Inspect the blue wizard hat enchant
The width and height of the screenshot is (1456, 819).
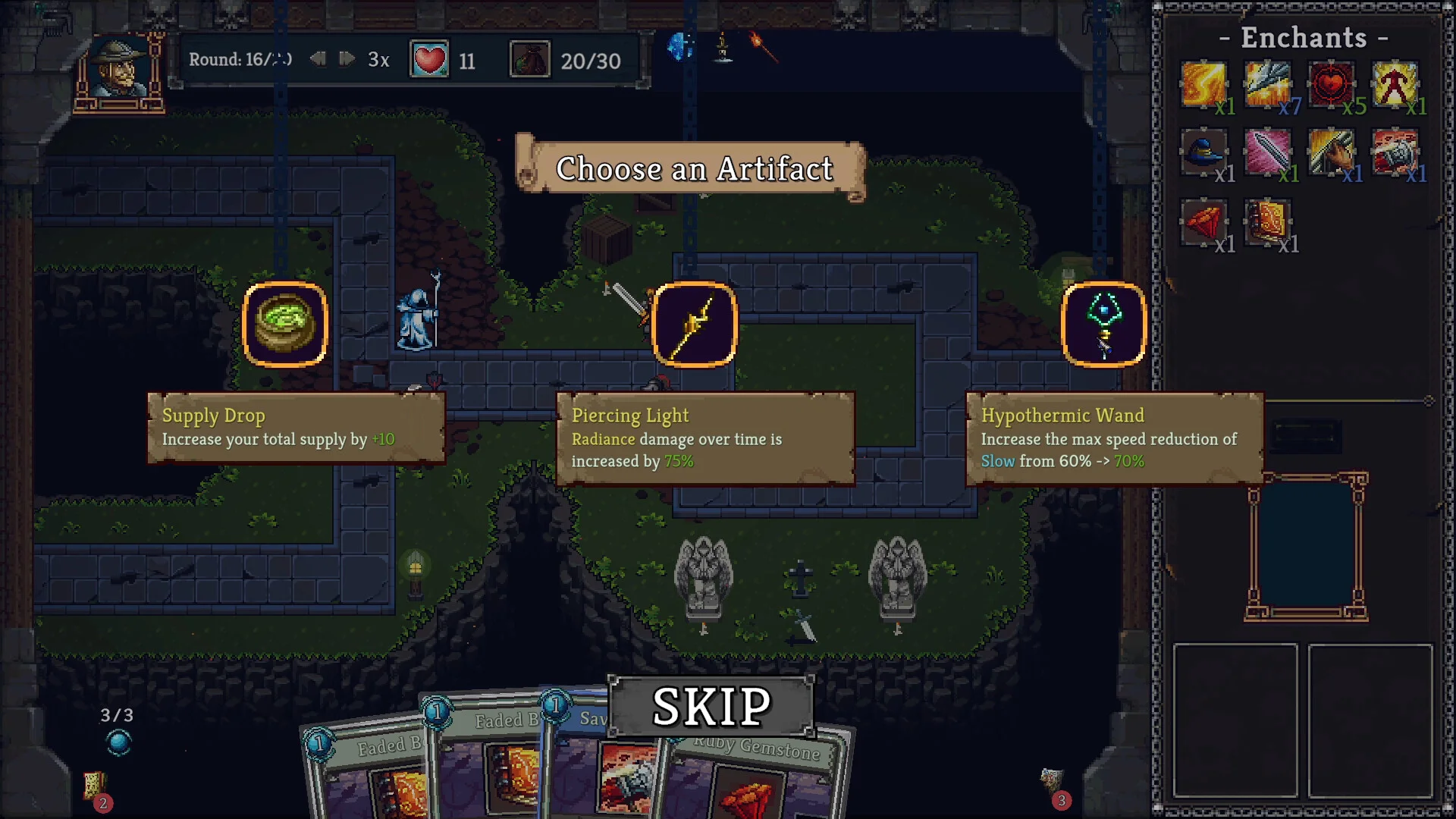1203,152
